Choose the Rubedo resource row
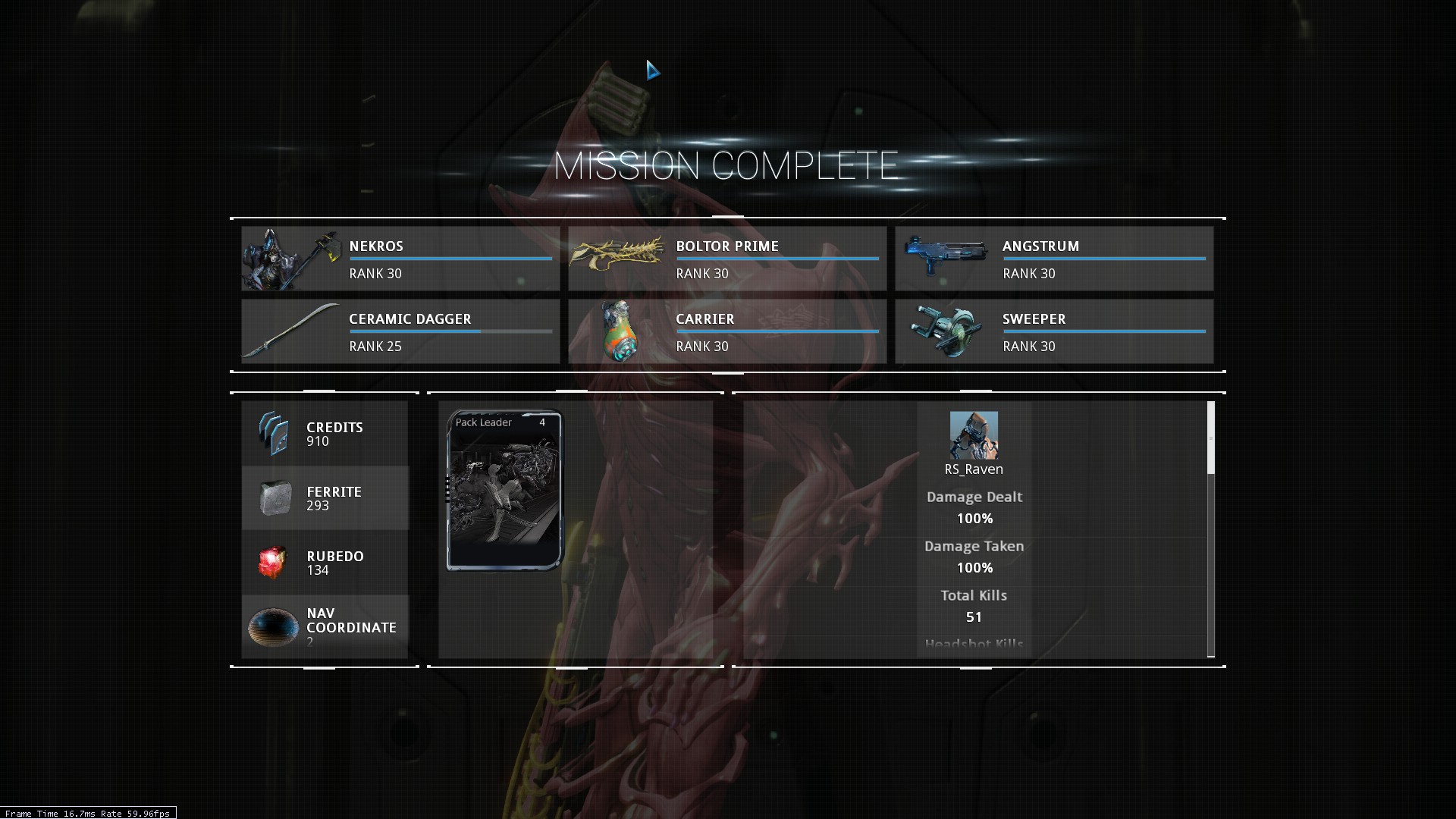The width and height of the screenshot is (1456, 819). (325, 563)
